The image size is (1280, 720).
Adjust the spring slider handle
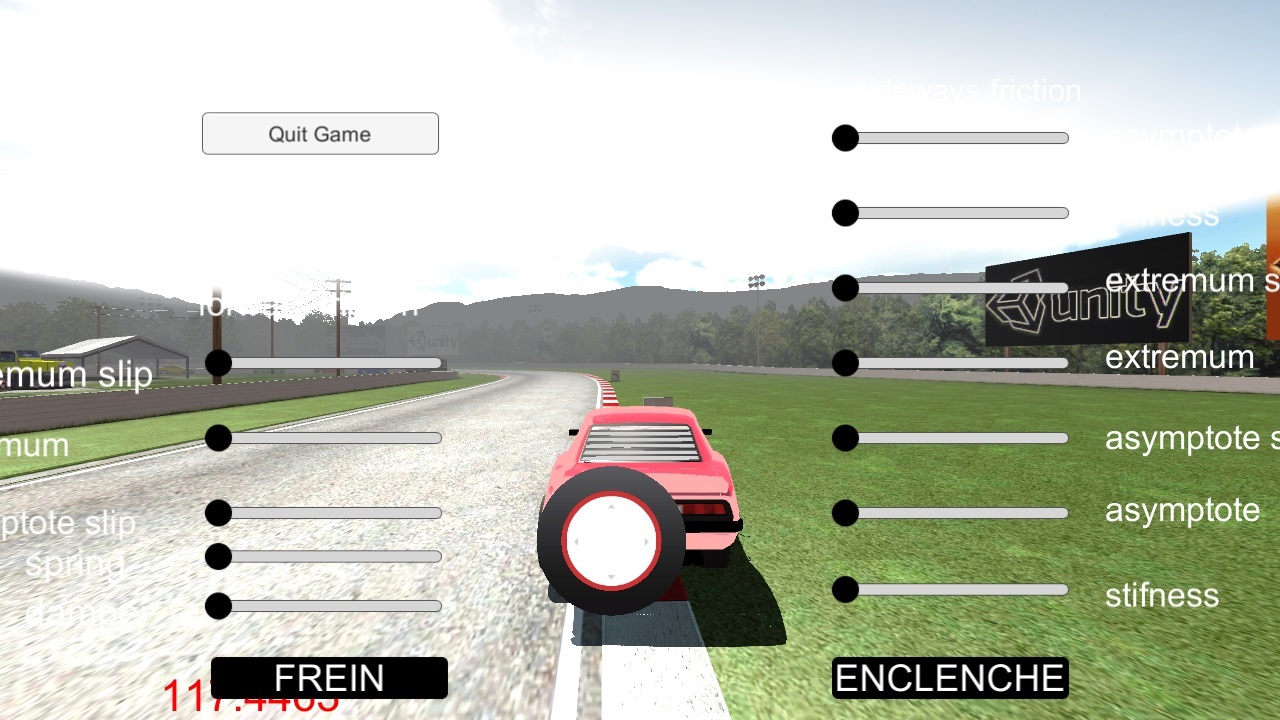pyautogui.click(x=218, y=557)
